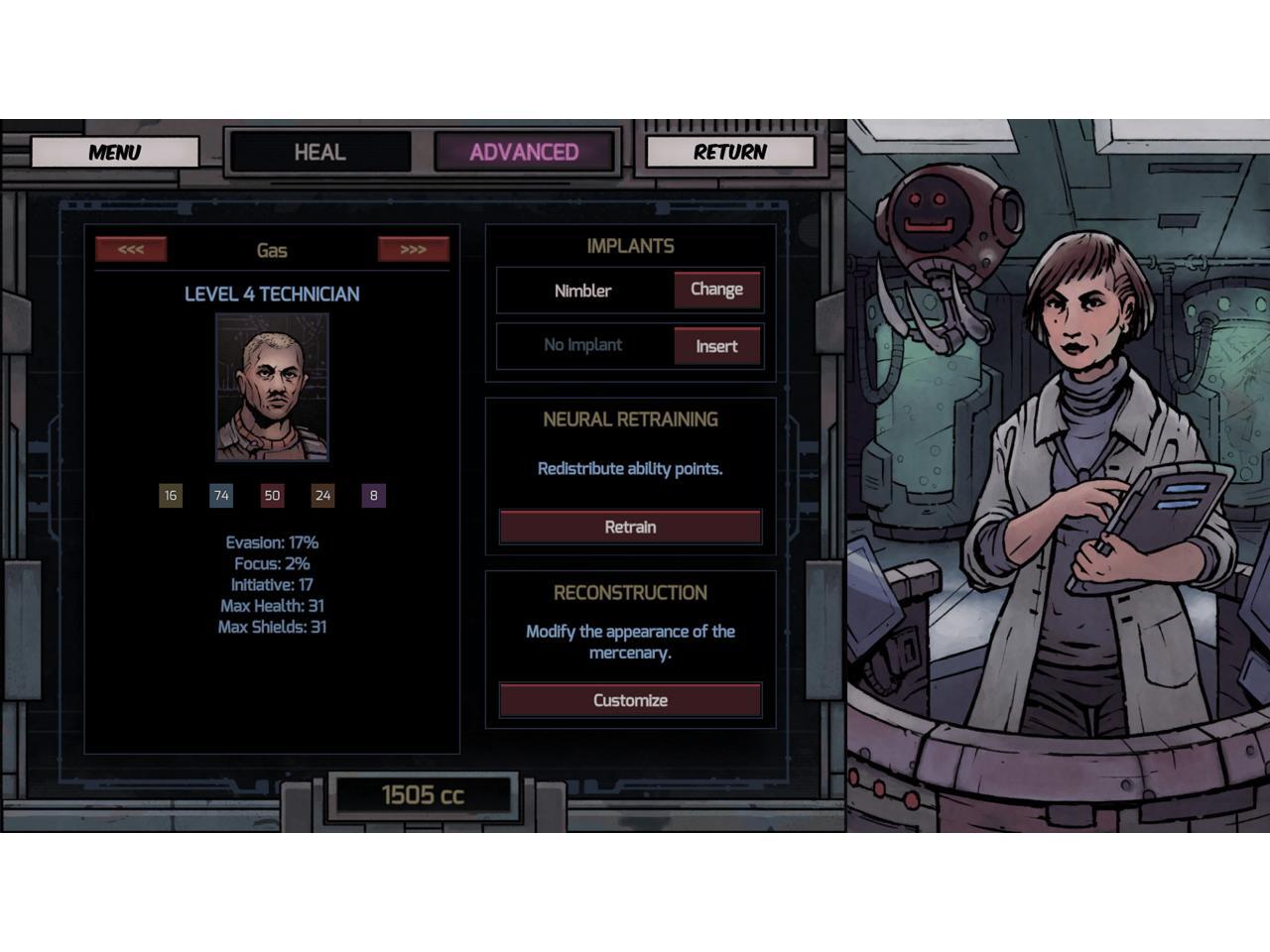The image size is (1270, 952).
Task: Switch to the Heal tab
Action: [319, 152]
